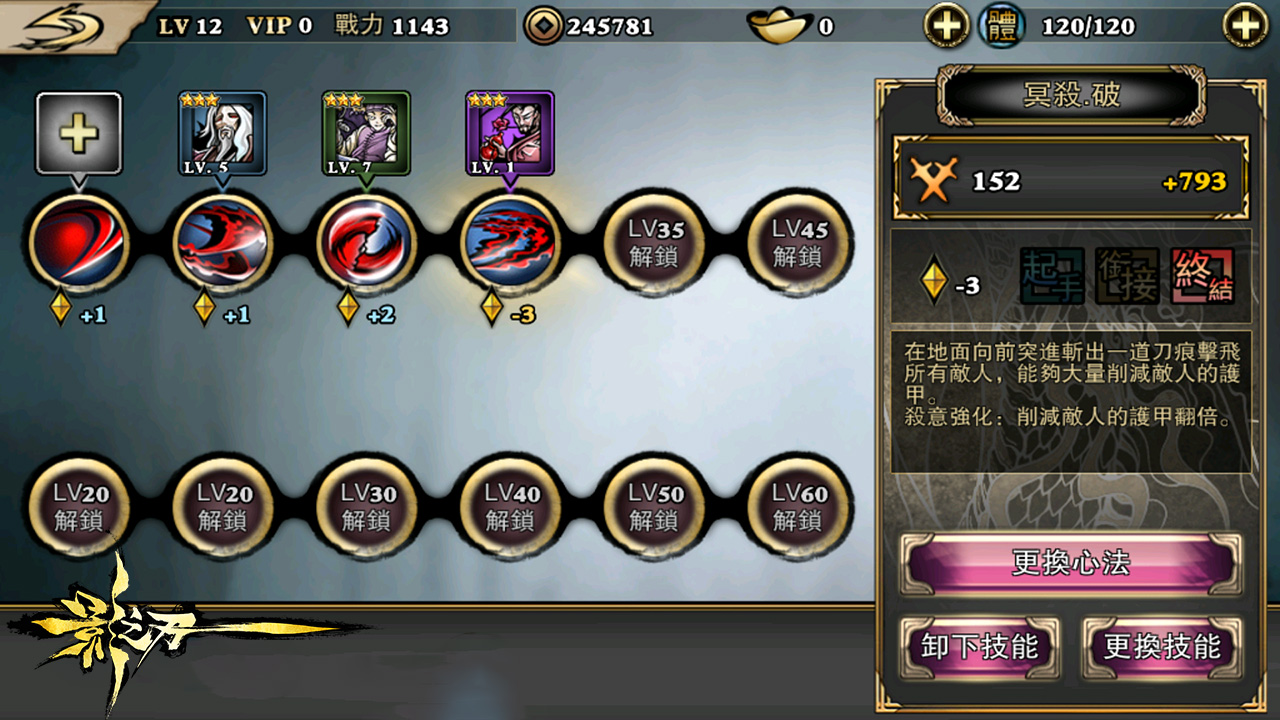Tap the LV.7 green-framed hero portrait
Screen dimensions: 1280x720
tap(364, 133)
